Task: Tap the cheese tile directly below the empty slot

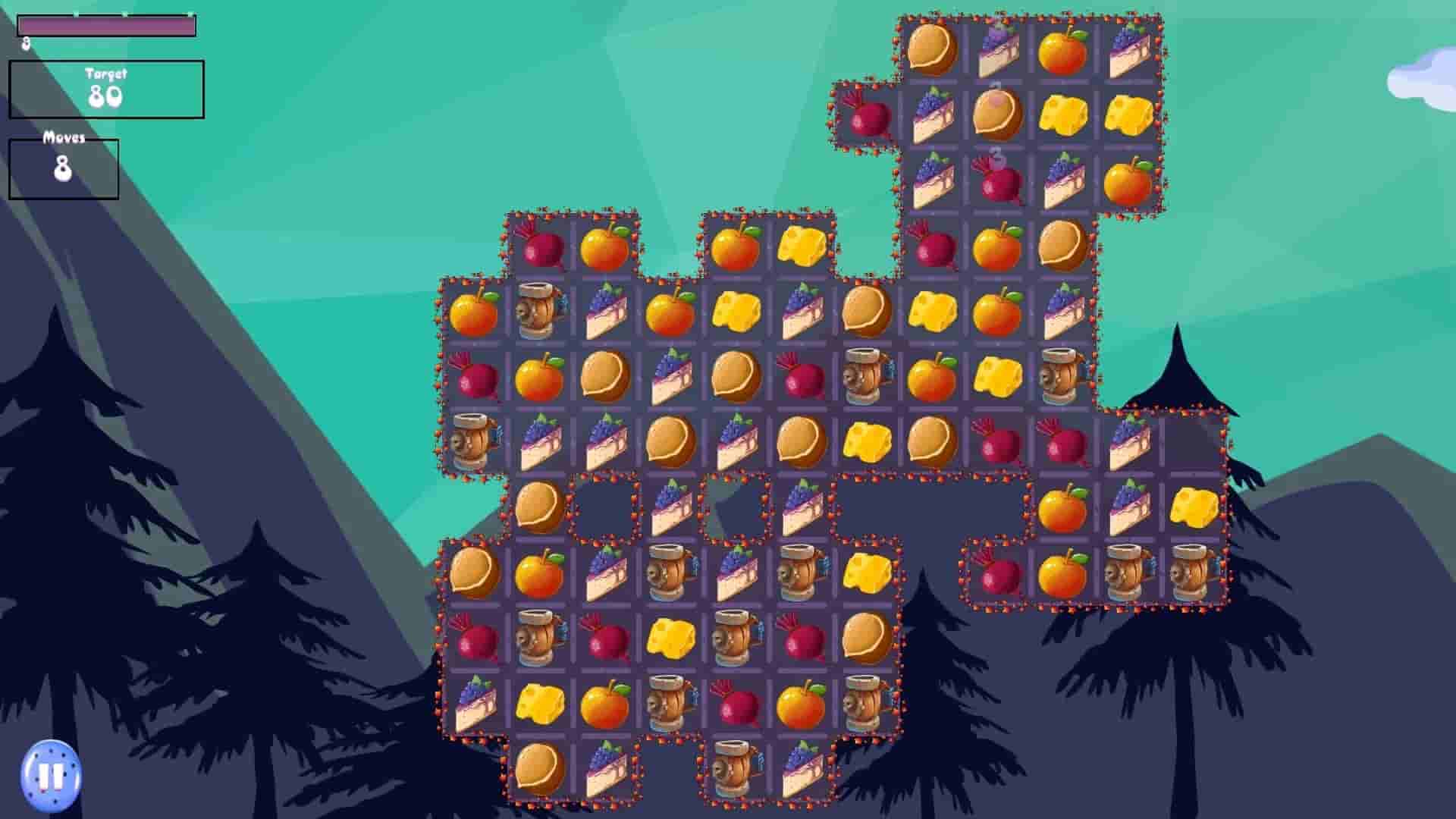Action: [1194, 507]
